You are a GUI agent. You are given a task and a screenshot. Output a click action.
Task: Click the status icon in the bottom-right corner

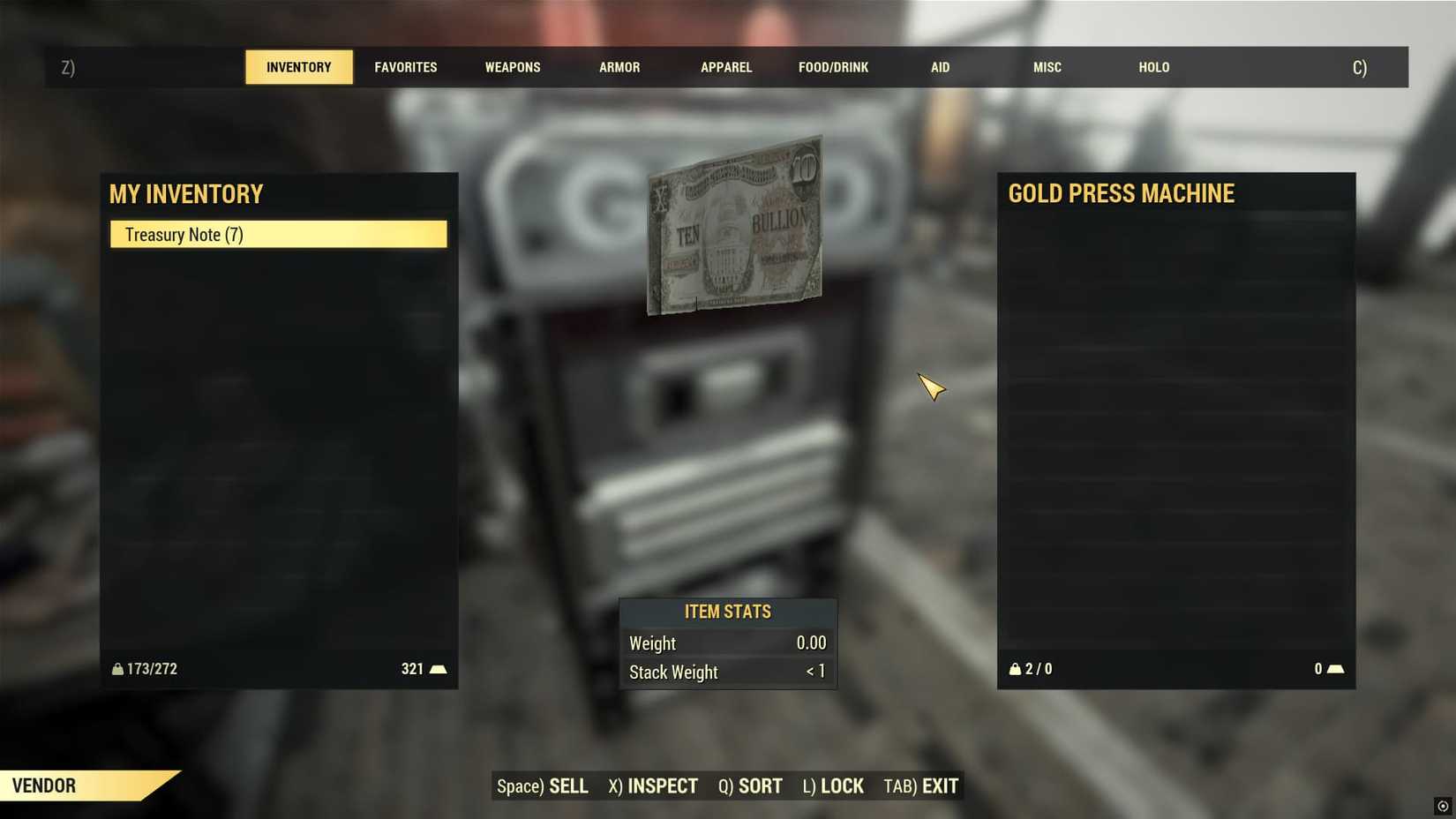click(1445, 807)
